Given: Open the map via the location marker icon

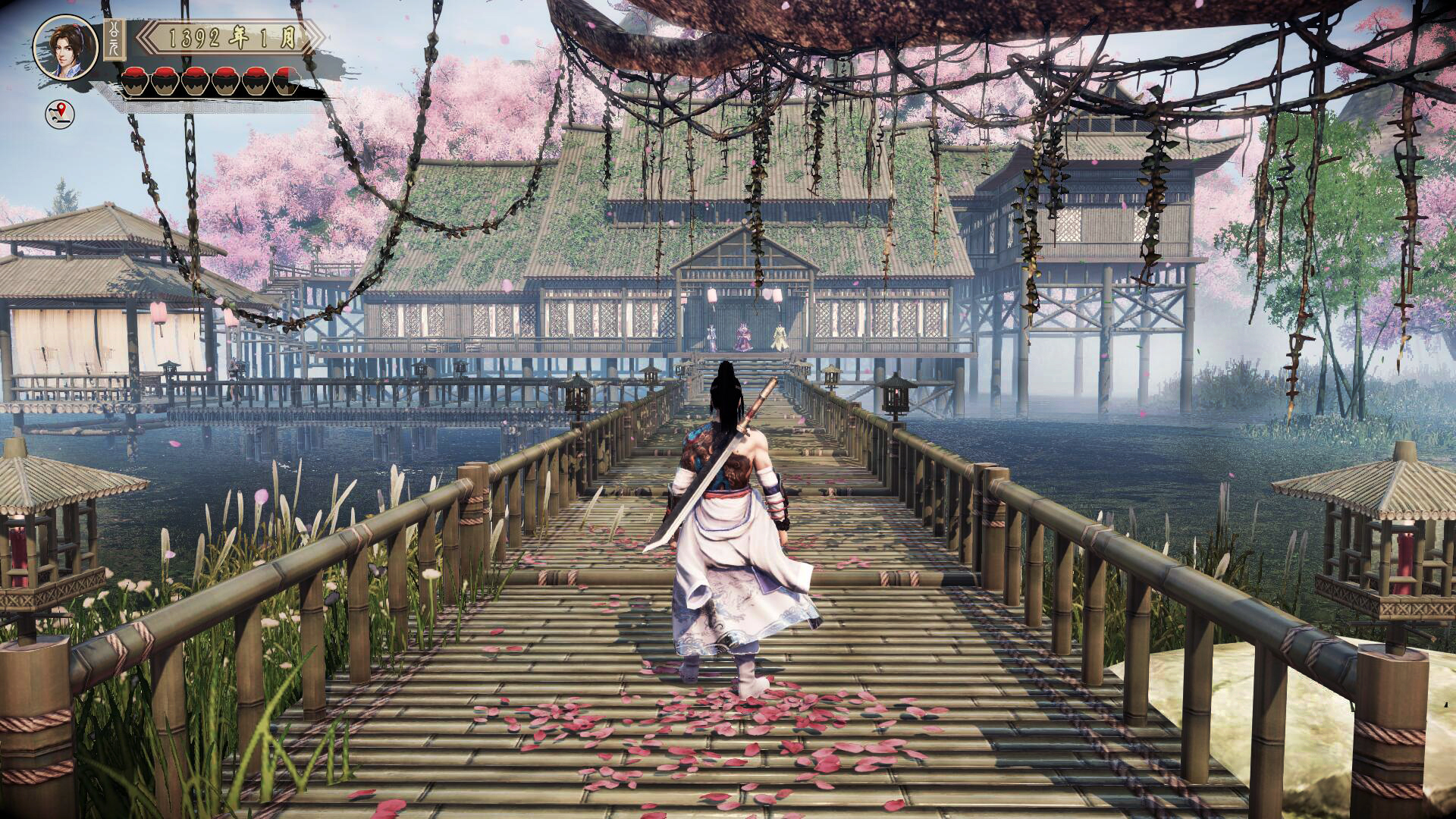Looking at the screenshot, I should [61, 115].
